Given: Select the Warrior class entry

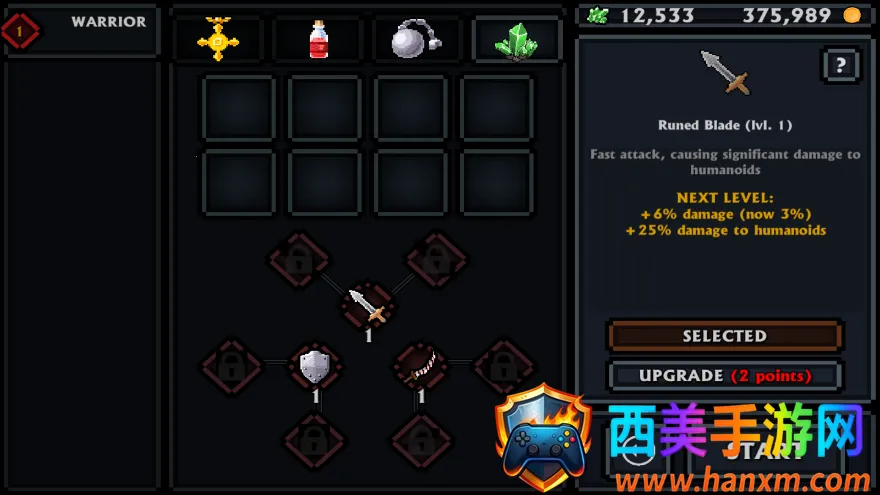Looking at the screenshot, I should 82,30.
